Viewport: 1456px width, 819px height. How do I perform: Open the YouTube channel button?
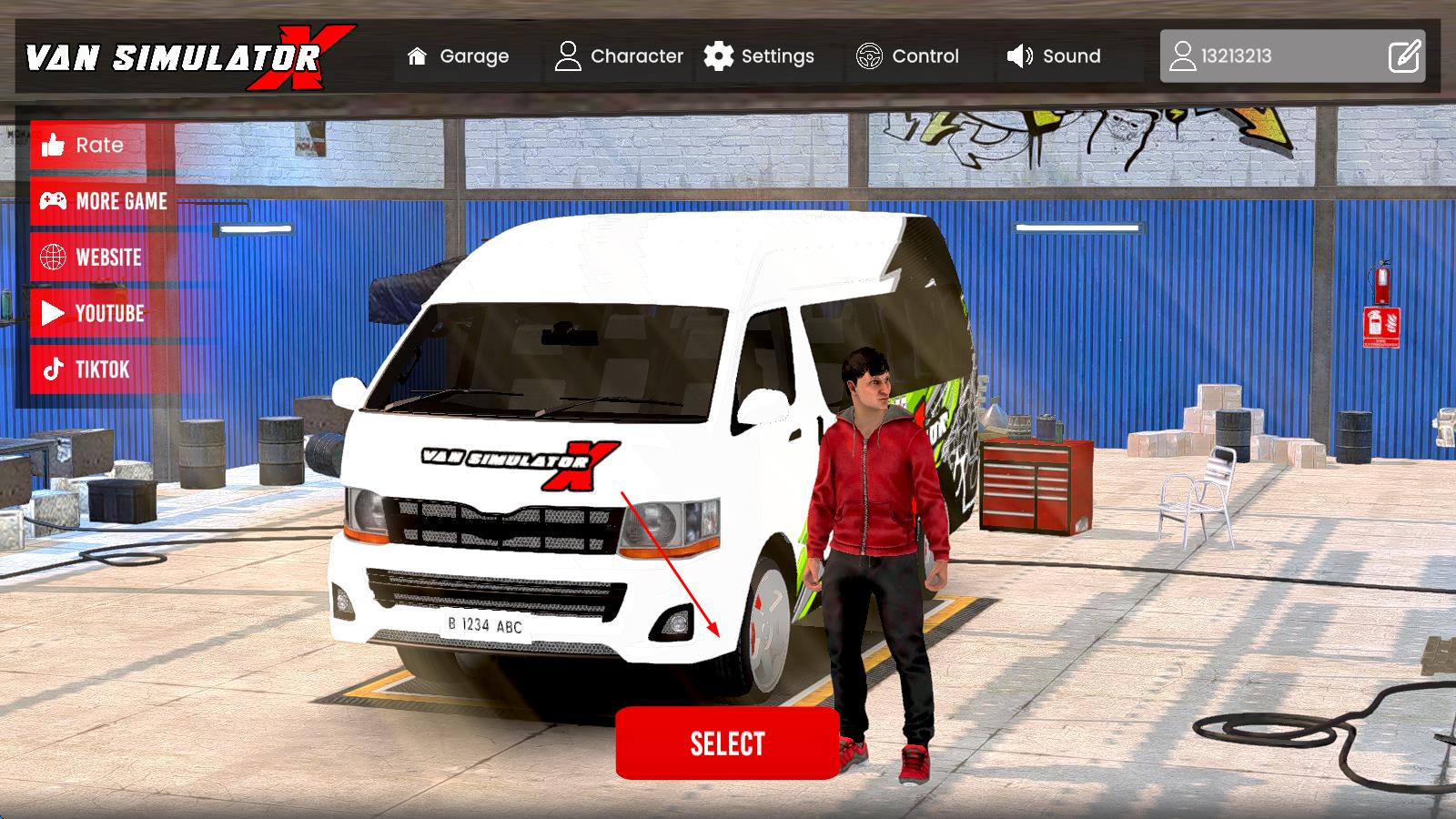(x=92, y=314)
